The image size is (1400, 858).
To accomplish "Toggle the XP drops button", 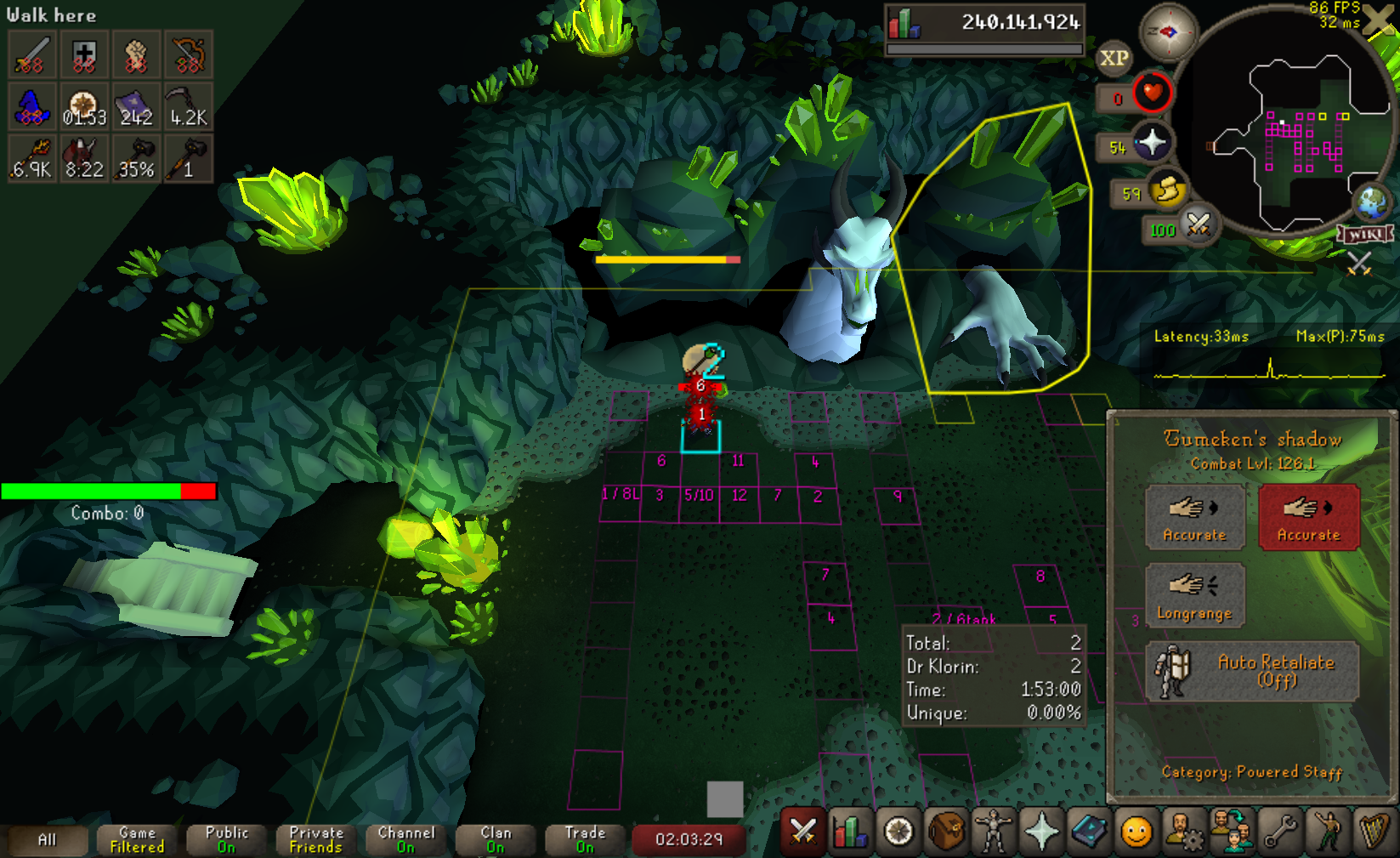I will pos(1114,58).
